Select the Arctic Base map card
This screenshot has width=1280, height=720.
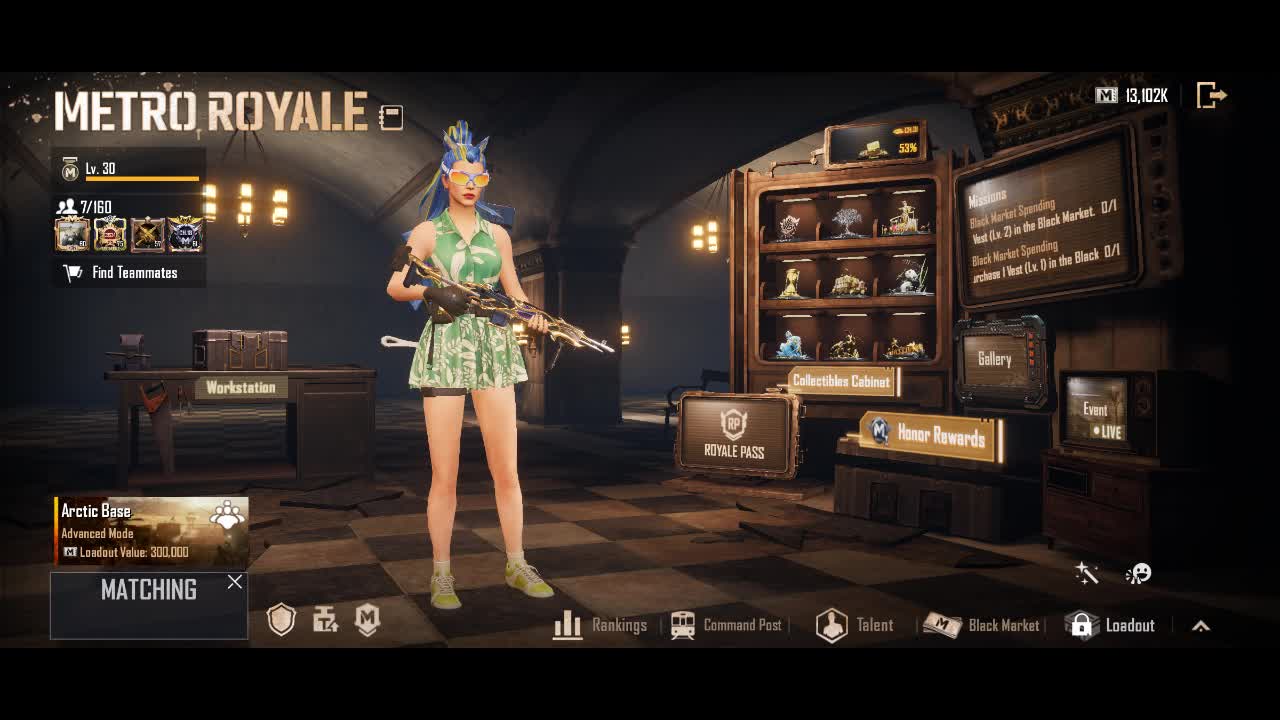[151, 531]
